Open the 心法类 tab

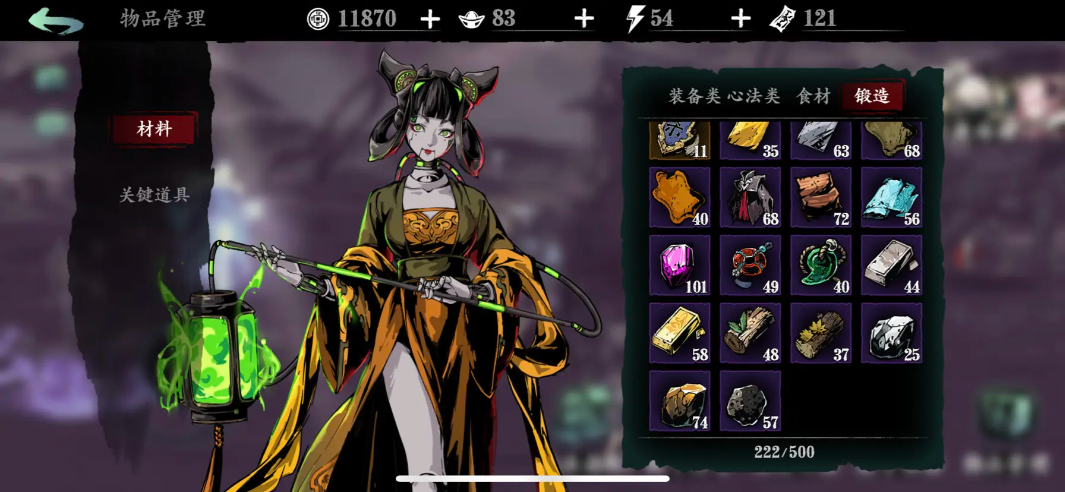(x=753, y=96)
